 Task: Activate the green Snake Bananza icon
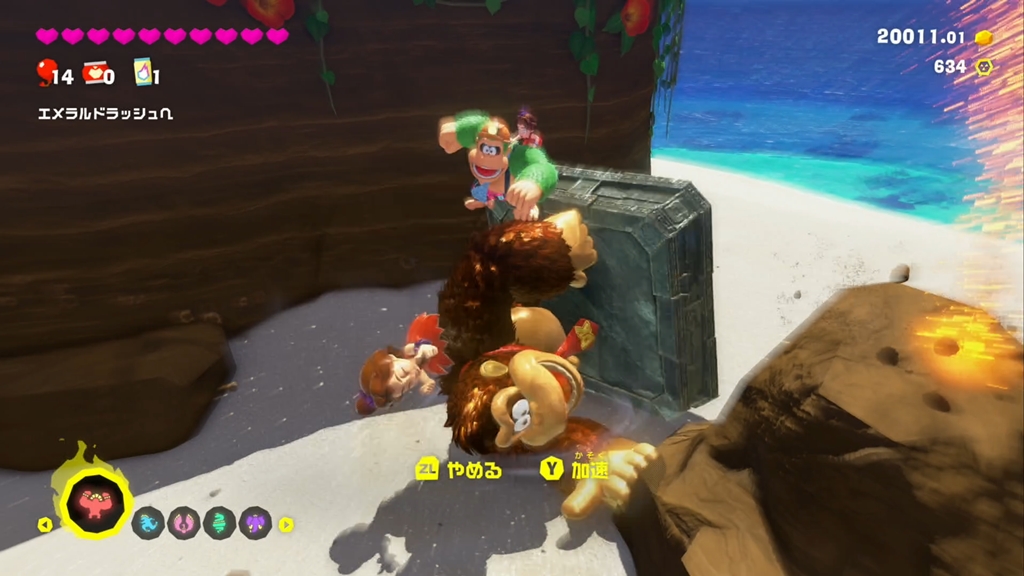[x=219, y=523]
